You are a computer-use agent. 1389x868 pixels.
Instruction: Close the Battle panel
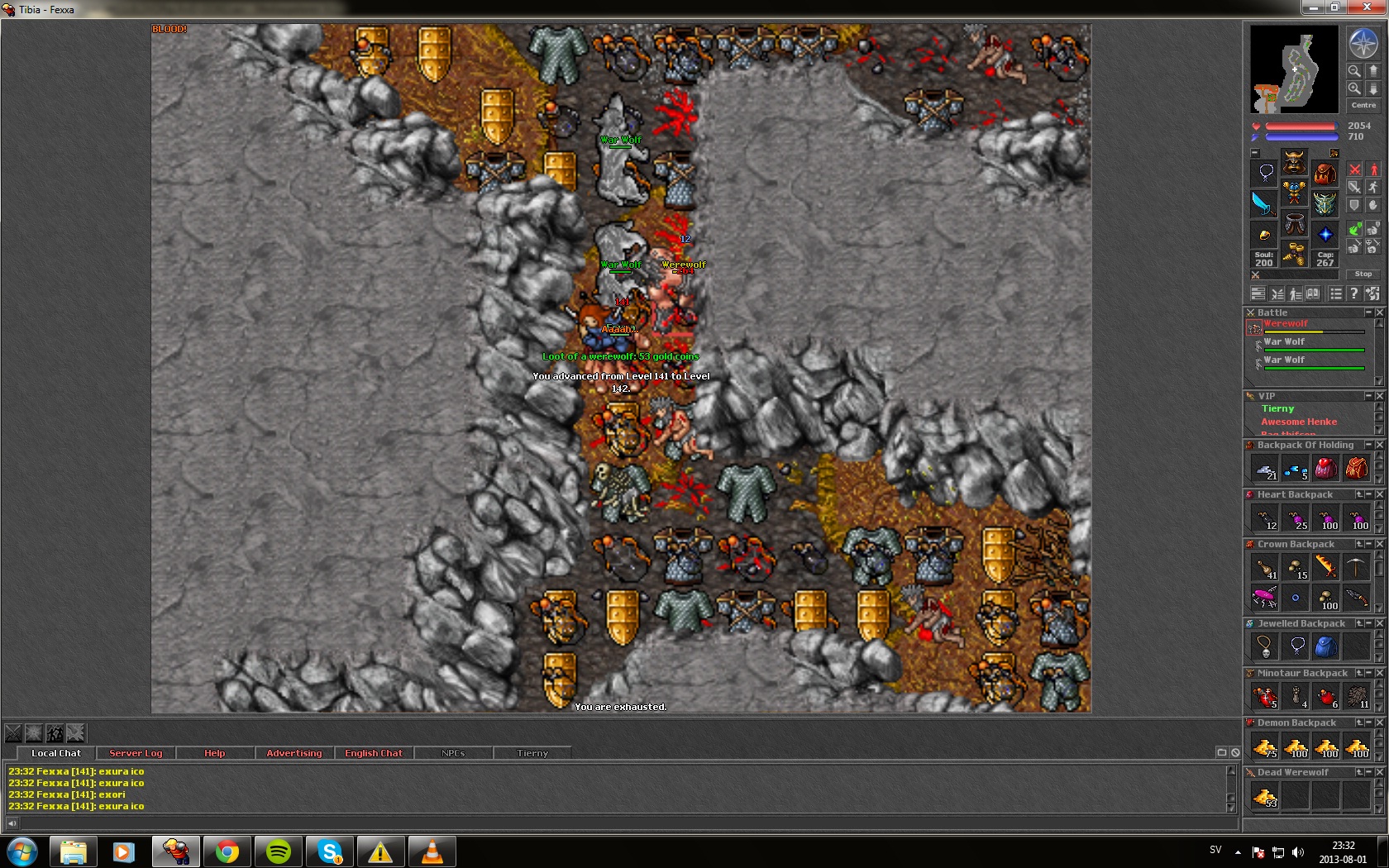point(1379,312)
